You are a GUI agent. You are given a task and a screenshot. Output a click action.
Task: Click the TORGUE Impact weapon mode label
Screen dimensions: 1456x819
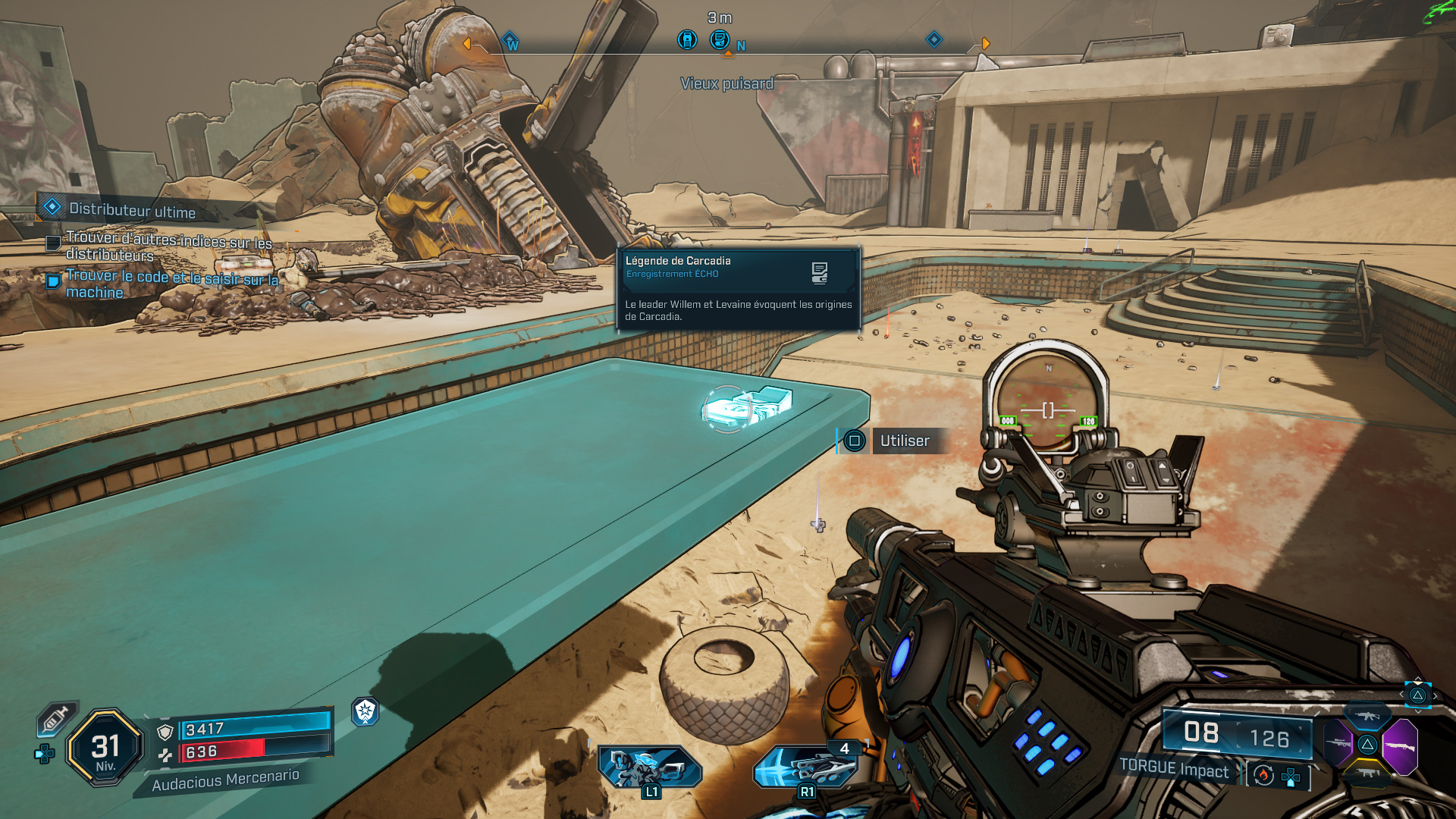click(1174, 769)
